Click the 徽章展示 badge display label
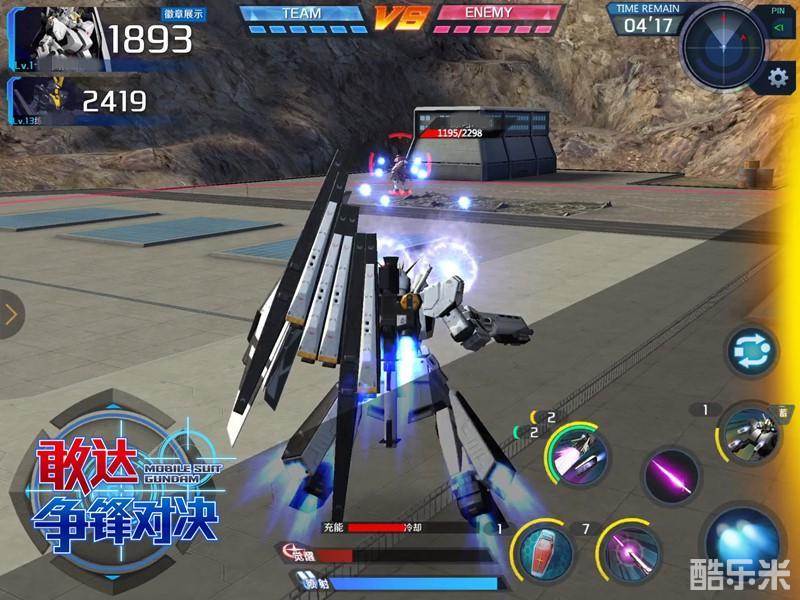The height and width of the screenshot is (600, 800). (x=183, y=15)
